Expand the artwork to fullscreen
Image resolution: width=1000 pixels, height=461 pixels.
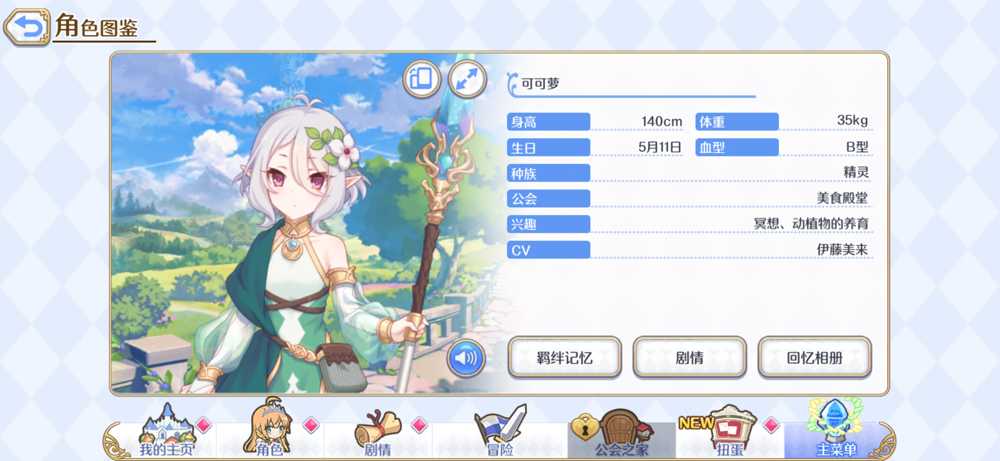pyautogui.click(x=466, y=78)
